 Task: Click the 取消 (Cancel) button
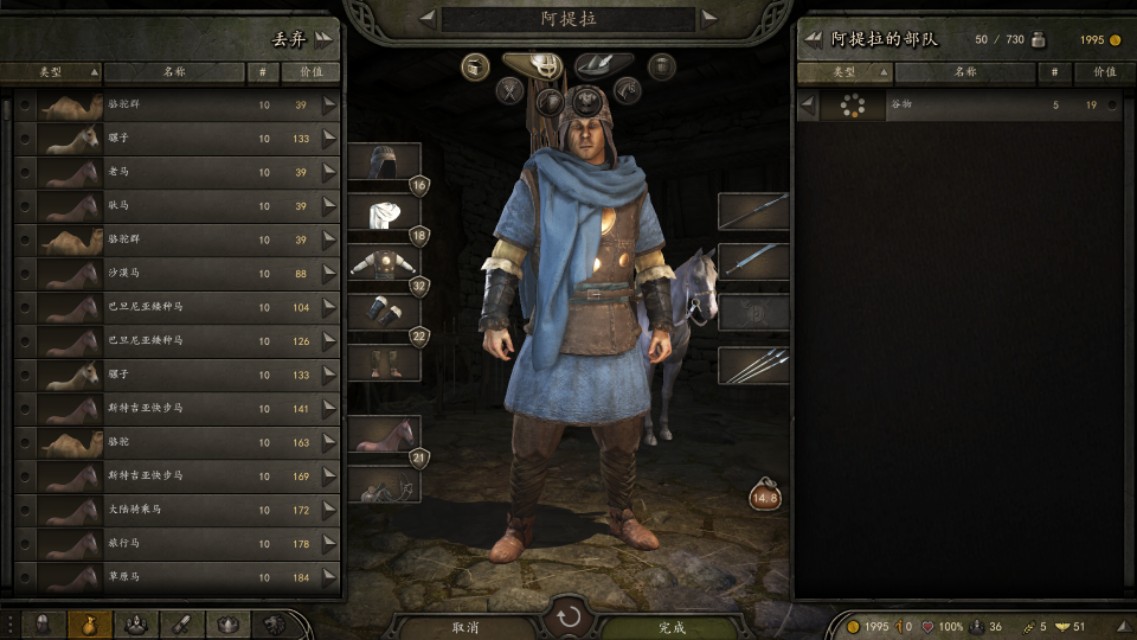[x=465, y=627]
